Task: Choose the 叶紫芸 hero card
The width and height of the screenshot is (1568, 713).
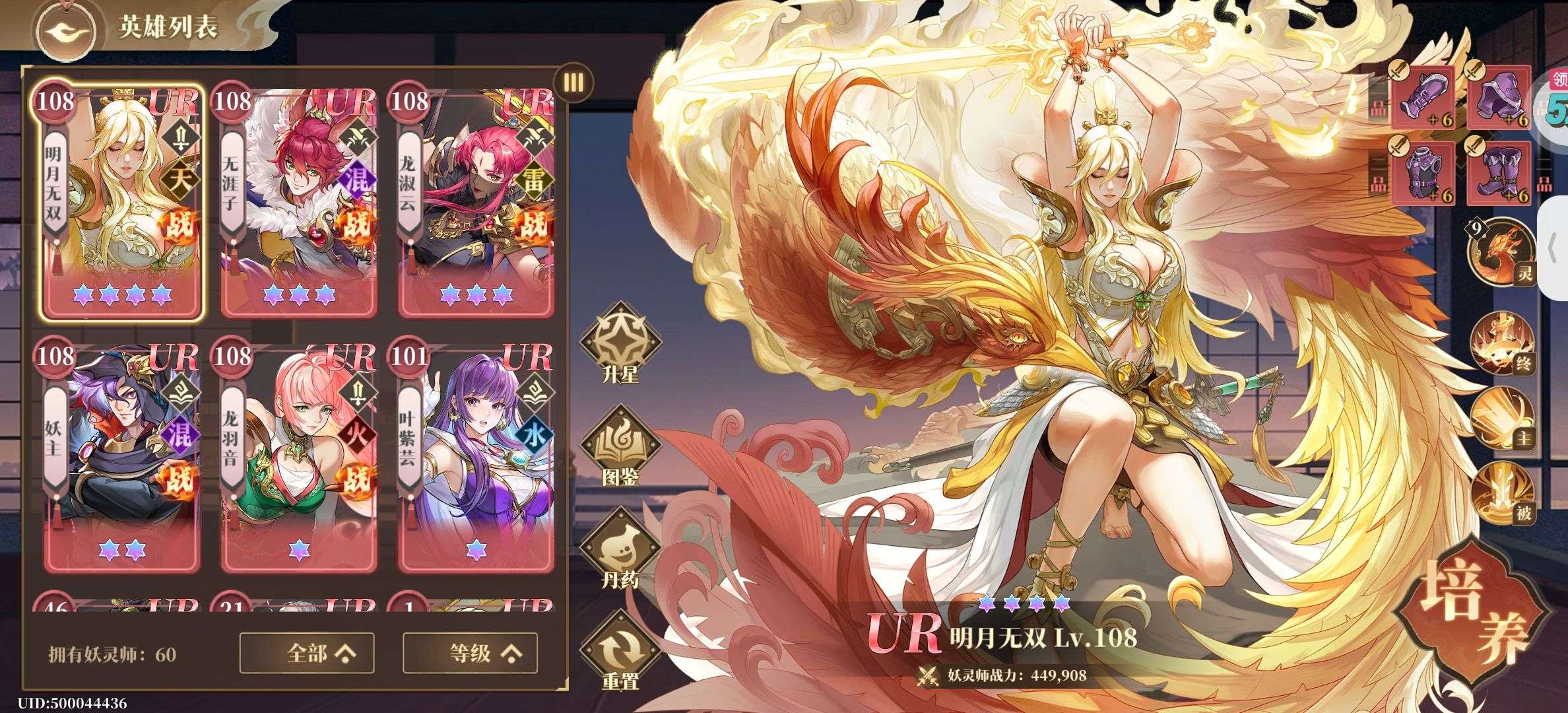Action: 475,456
